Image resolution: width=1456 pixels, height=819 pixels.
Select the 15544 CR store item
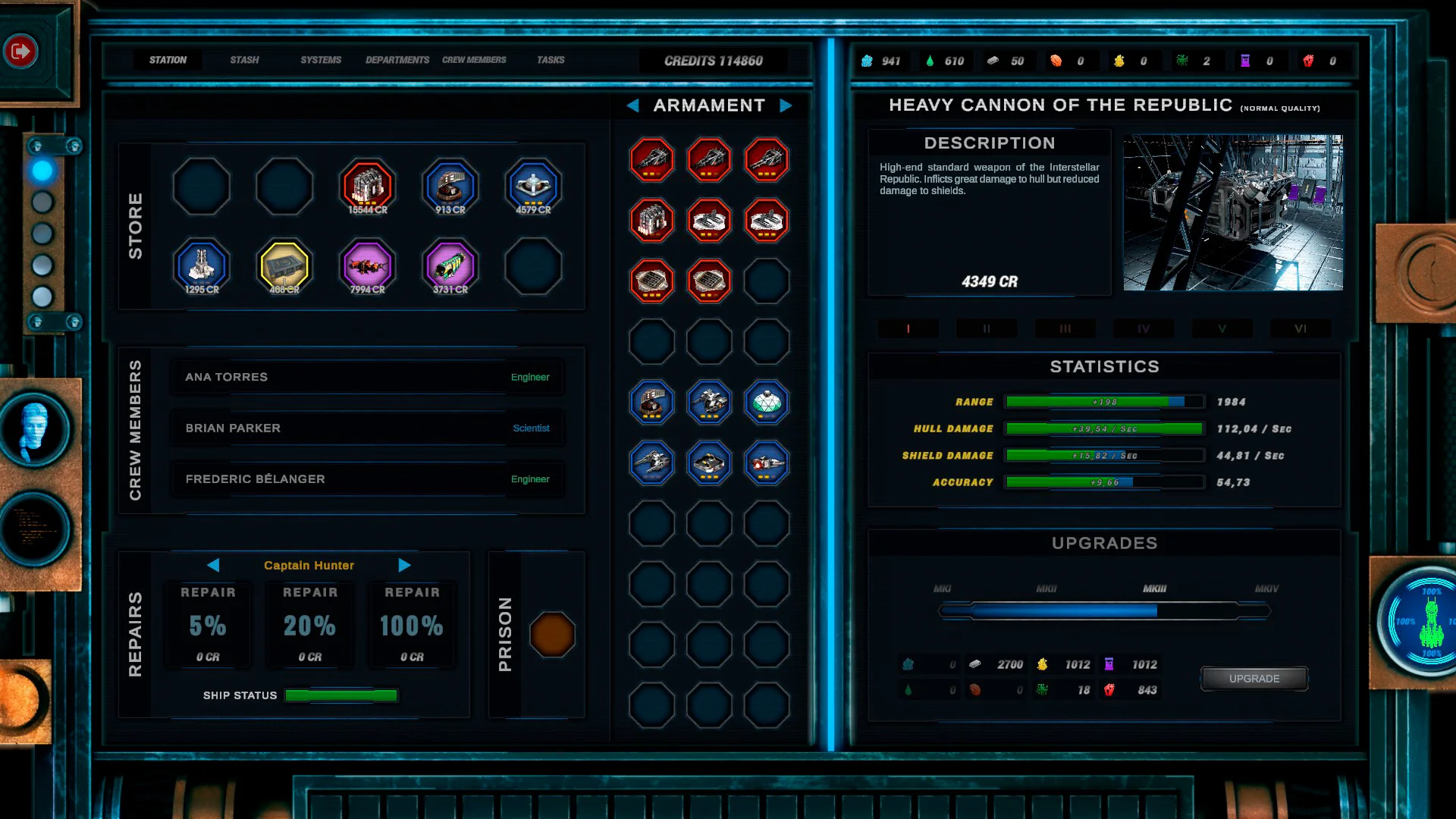(x=368, y=187)
